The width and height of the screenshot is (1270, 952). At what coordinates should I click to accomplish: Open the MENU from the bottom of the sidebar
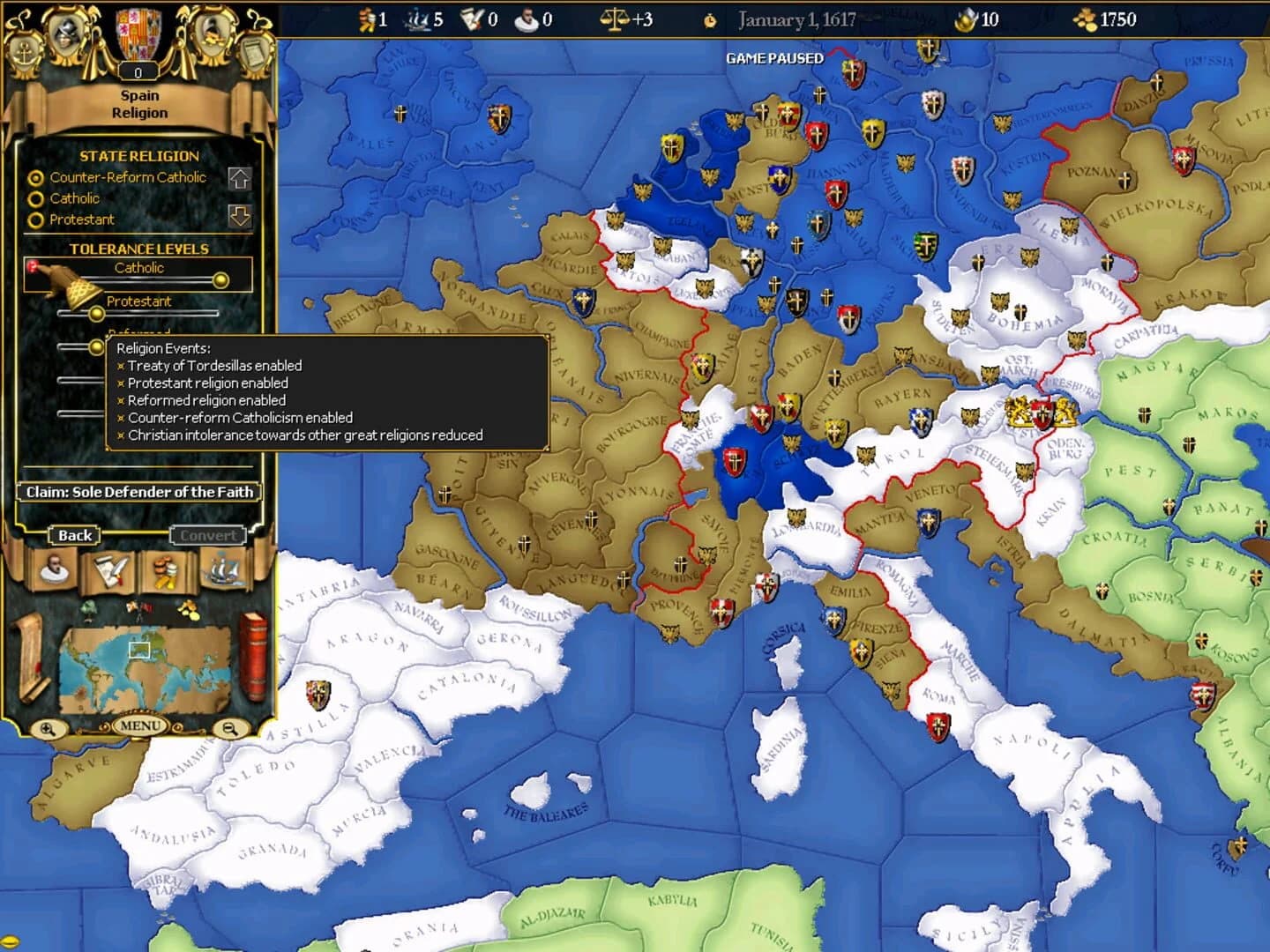coord(139,725)
